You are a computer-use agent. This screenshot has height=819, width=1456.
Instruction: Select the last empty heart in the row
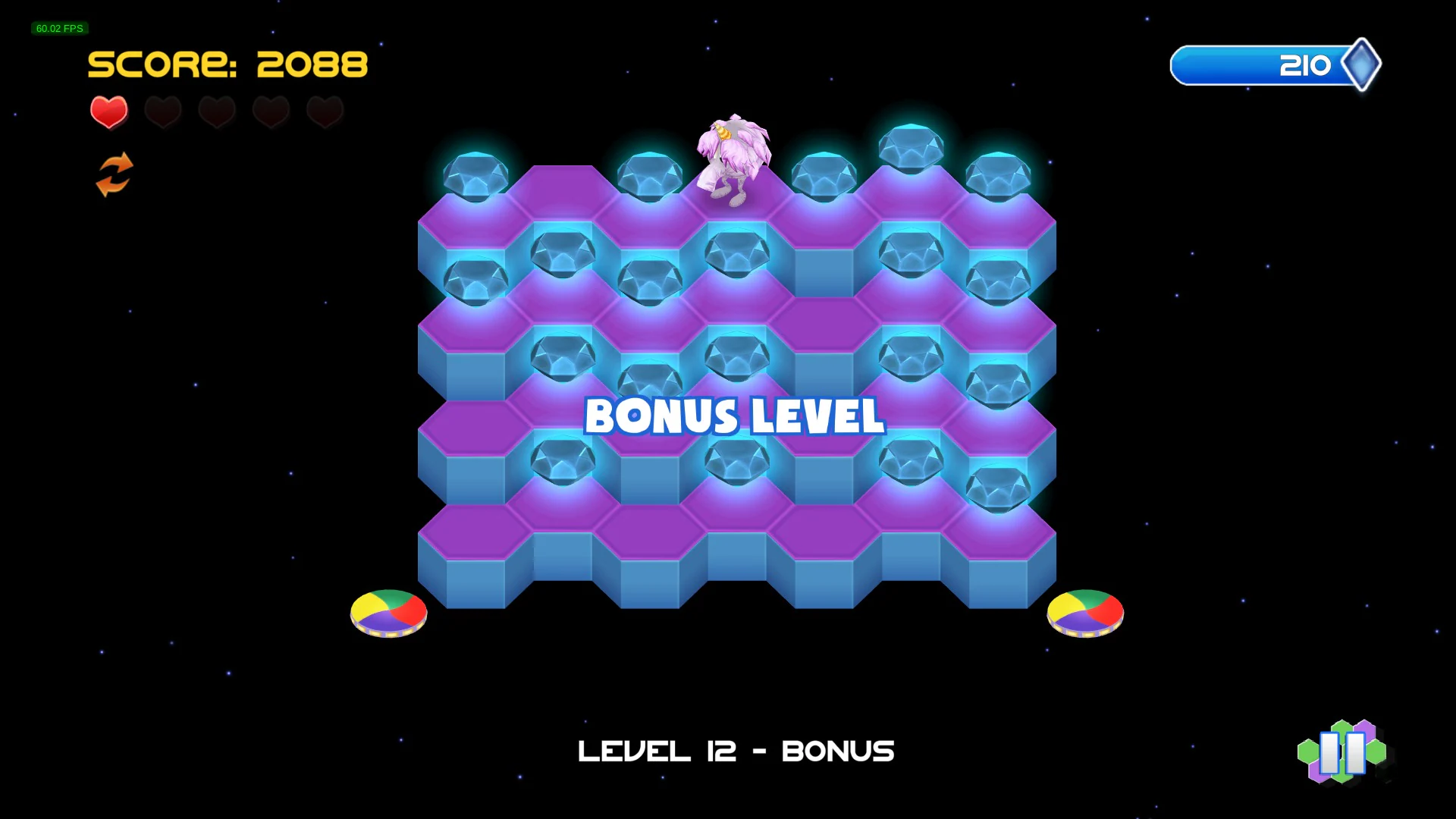coord(325,112)
